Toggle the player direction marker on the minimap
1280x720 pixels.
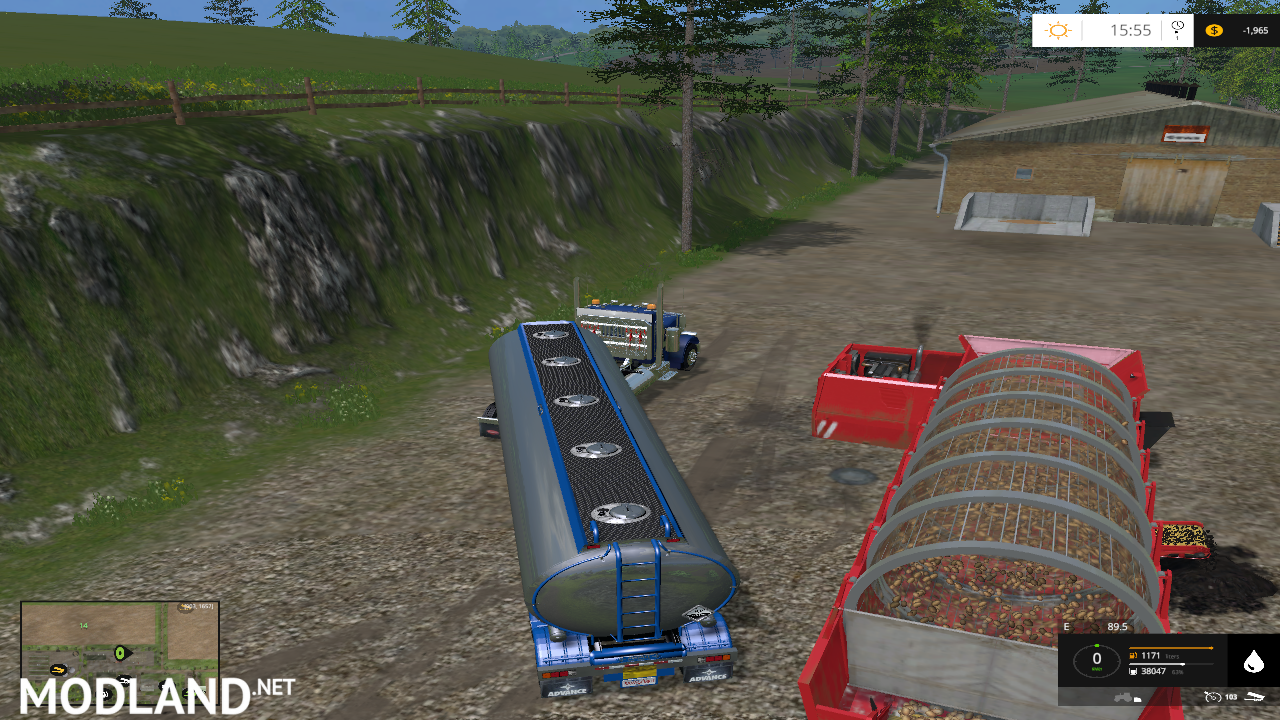[x=120, y=653]
